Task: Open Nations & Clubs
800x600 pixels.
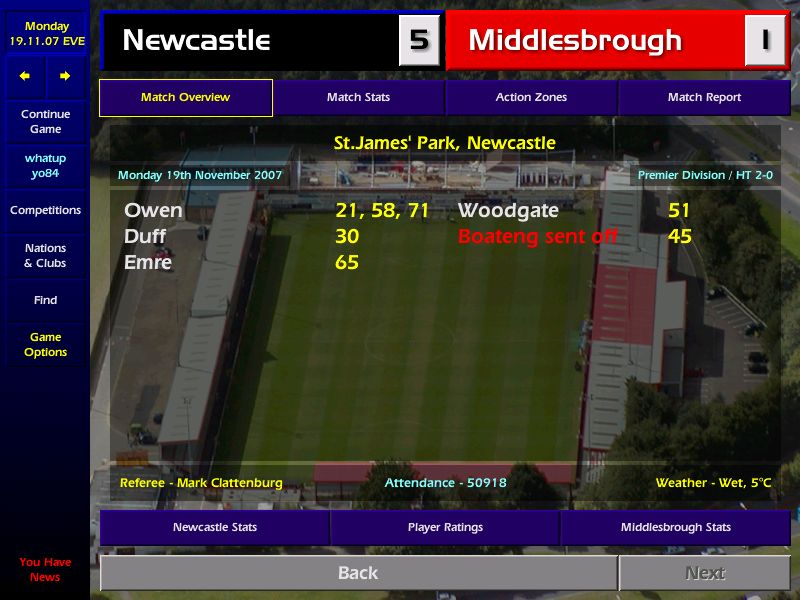Action: [x=45, y=255]
